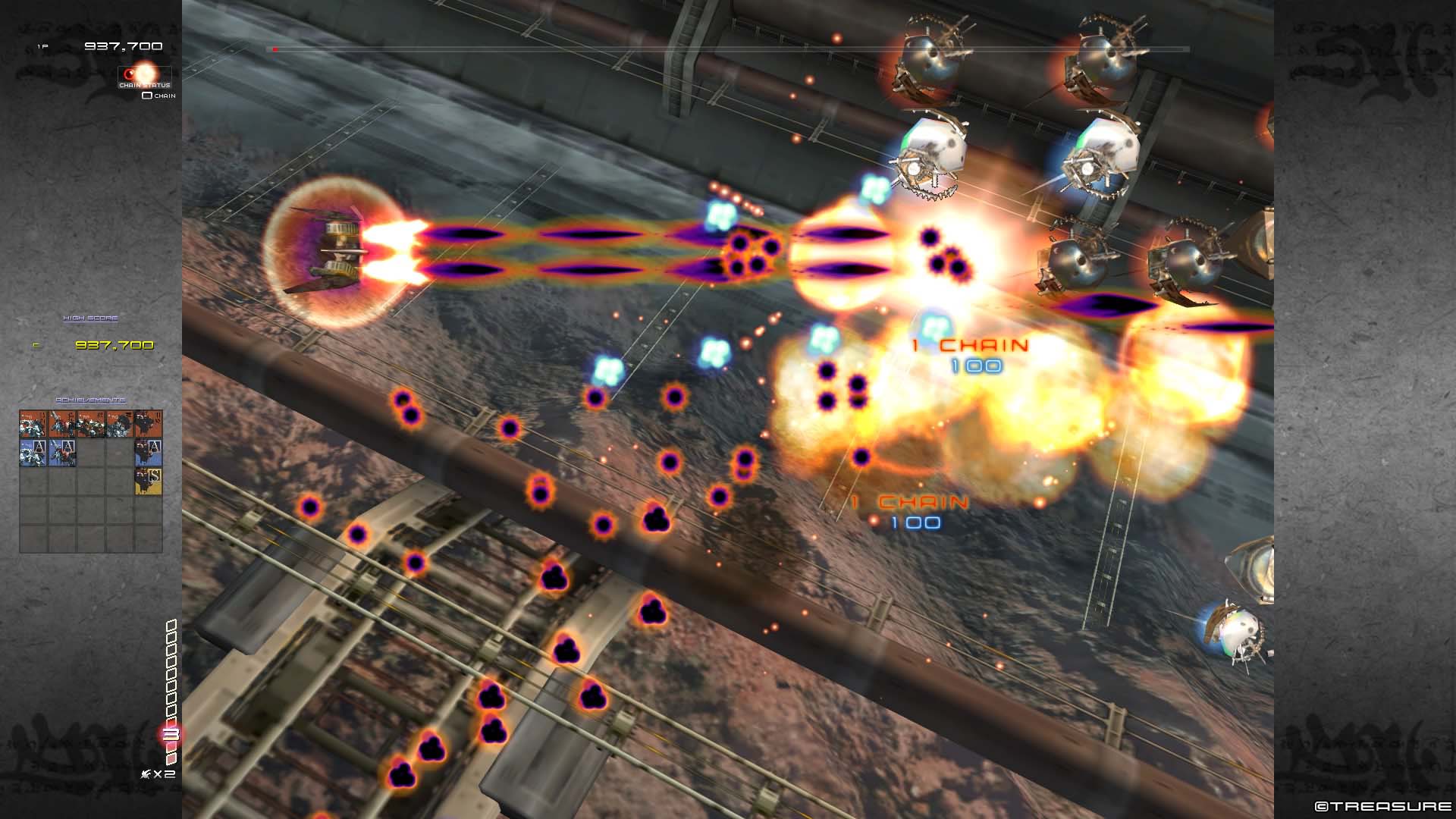The width and height of the screenshot is (1456, 819).
Task: Select the blue A-rank achievement icon
Action: tap(34, 452)
